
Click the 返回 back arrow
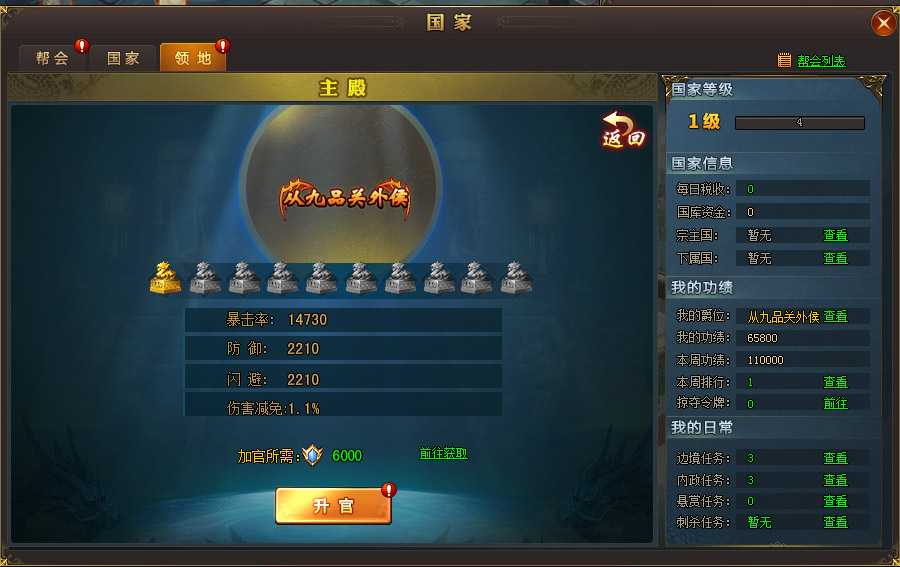point(622,130)
